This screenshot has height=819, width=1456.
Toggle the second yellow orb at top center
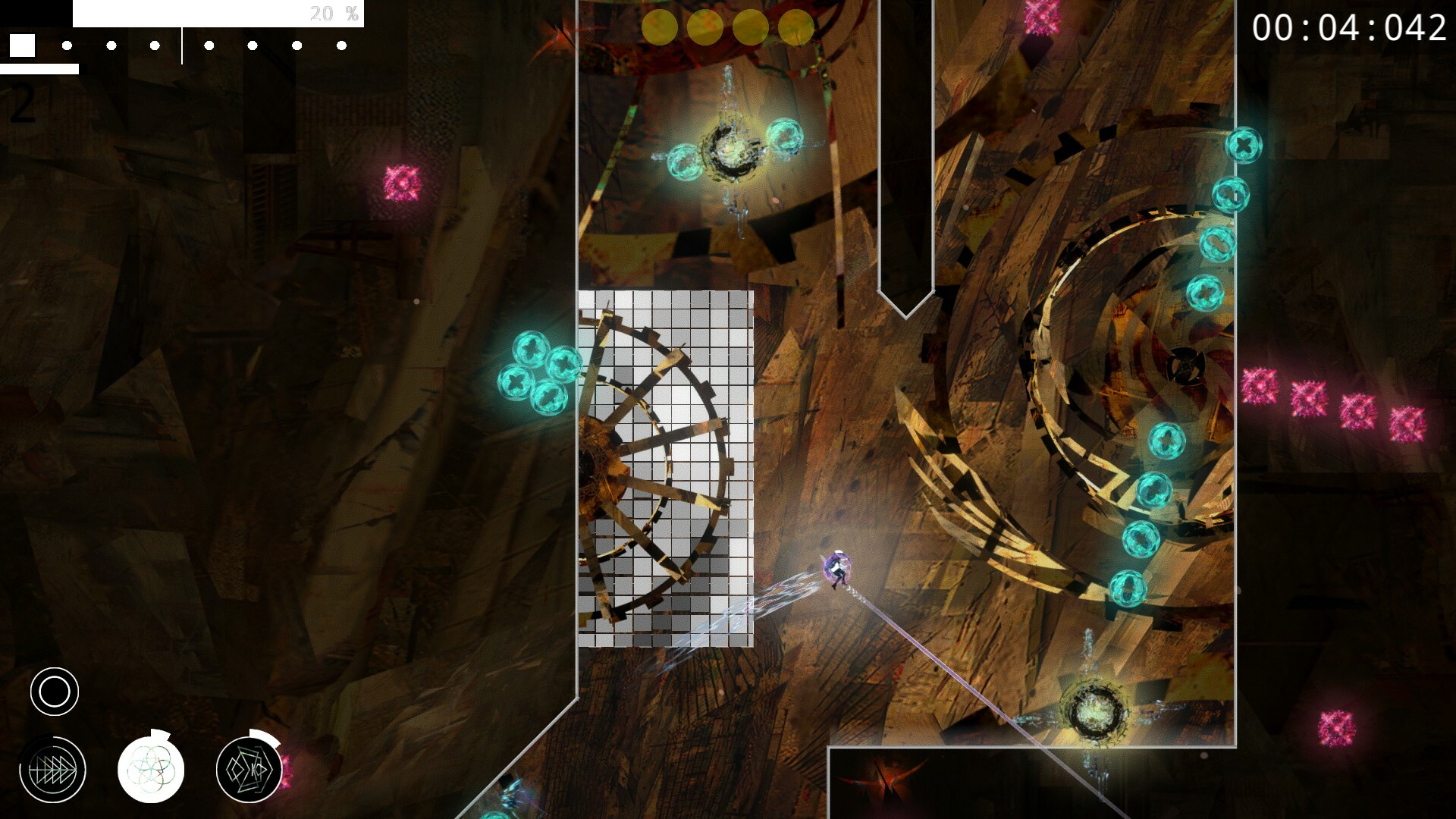[x=705, y=27]
